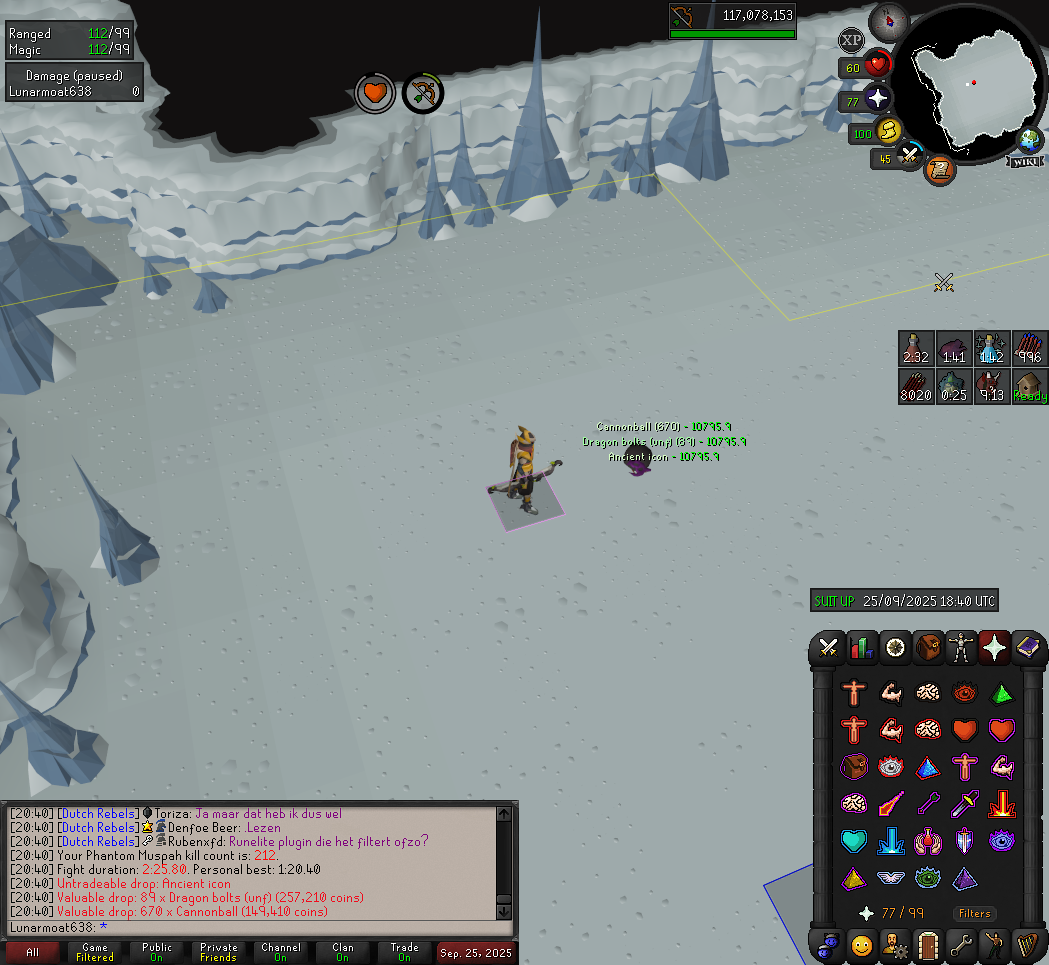
Task: Switch chat to the Clan tab
Action: pyautogui.click(x=343, y=952)
